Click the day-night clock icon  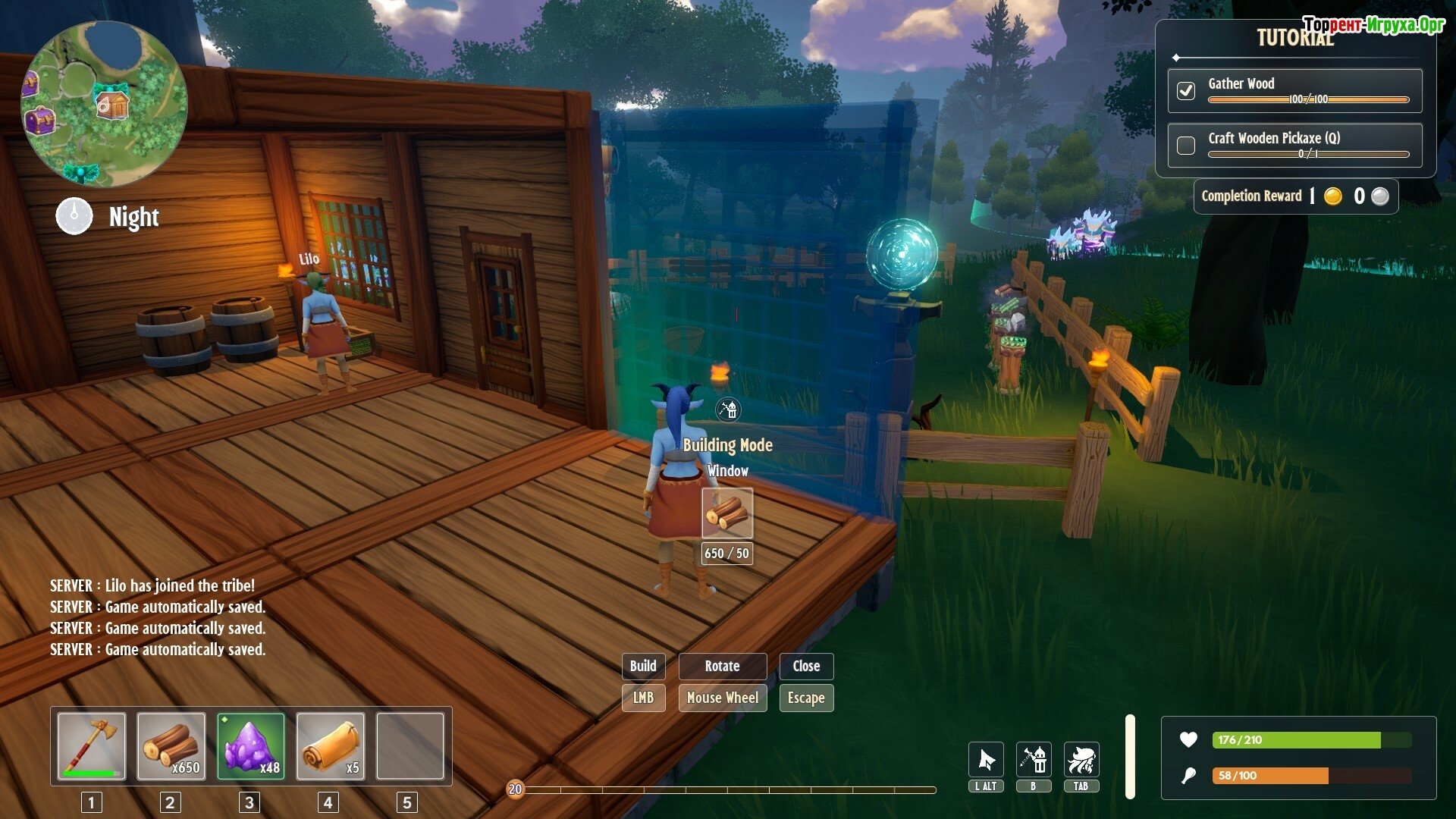[x=74, y=216]
